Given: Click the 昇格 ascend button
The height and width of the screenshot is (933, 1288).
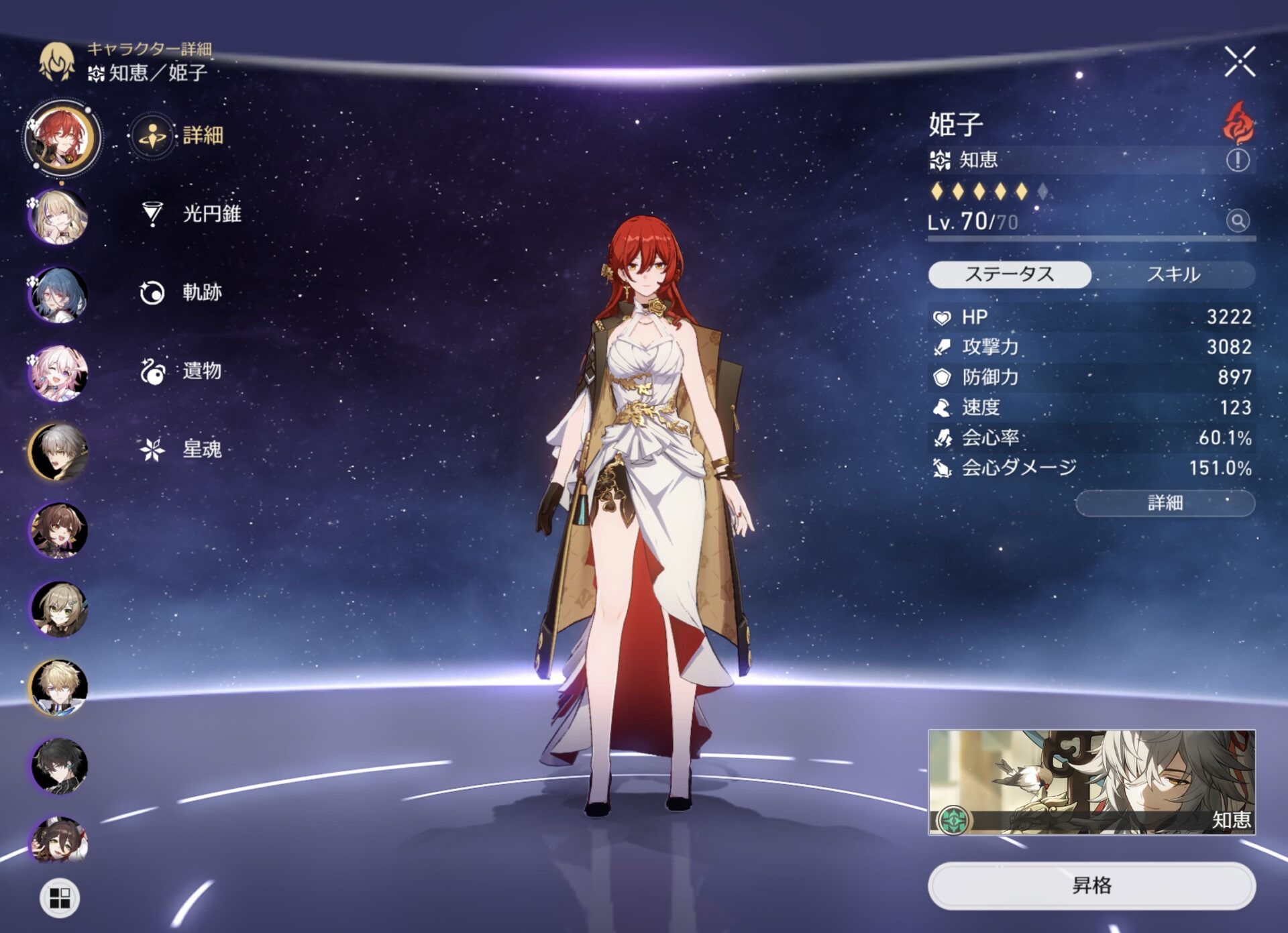Looking at the screenshot, I should [1091, 885].
